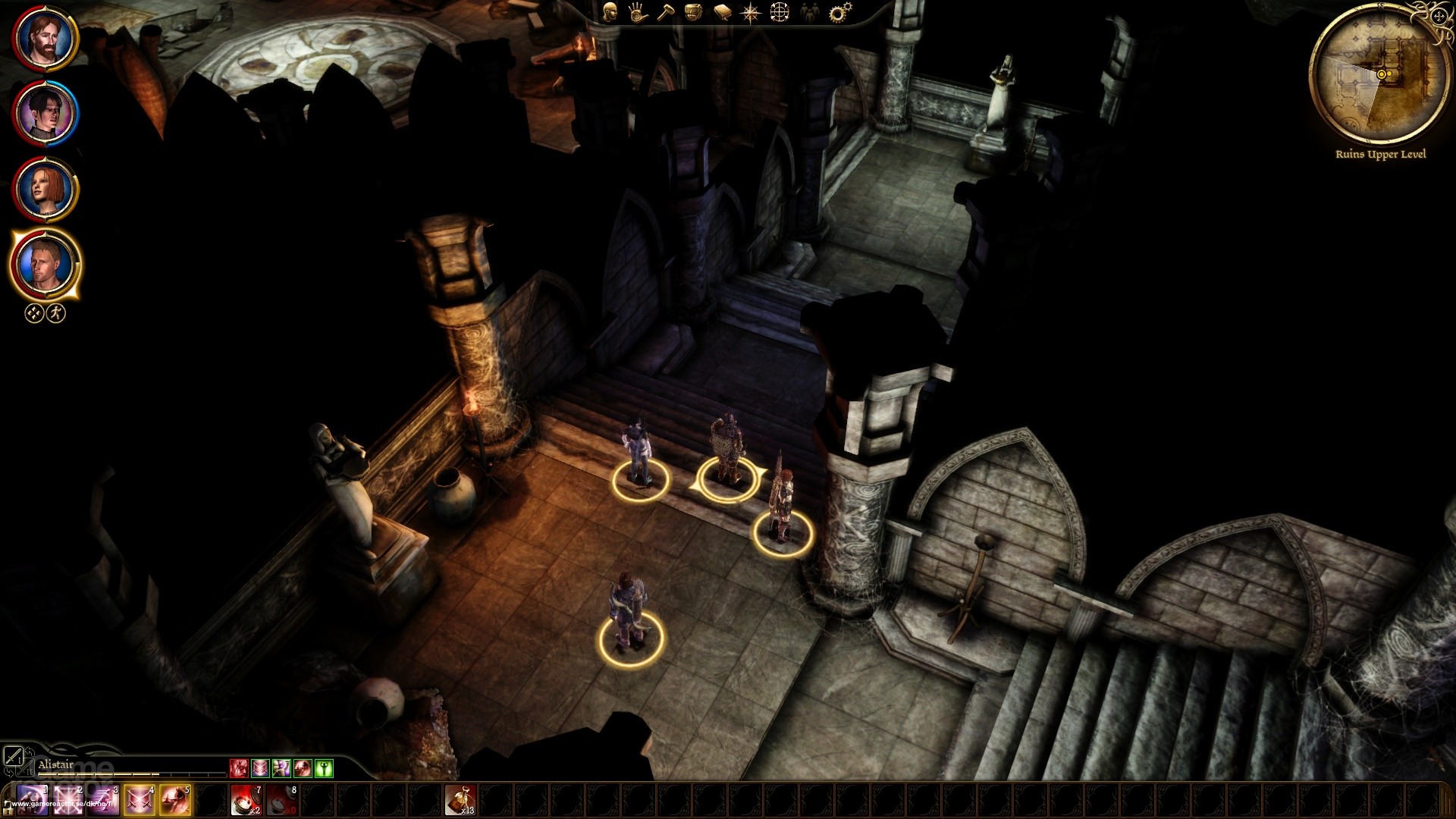Open the hammer icon menu
This screenshot has width=1456, height=819.
pyautogui.click(x=665, y=12)
